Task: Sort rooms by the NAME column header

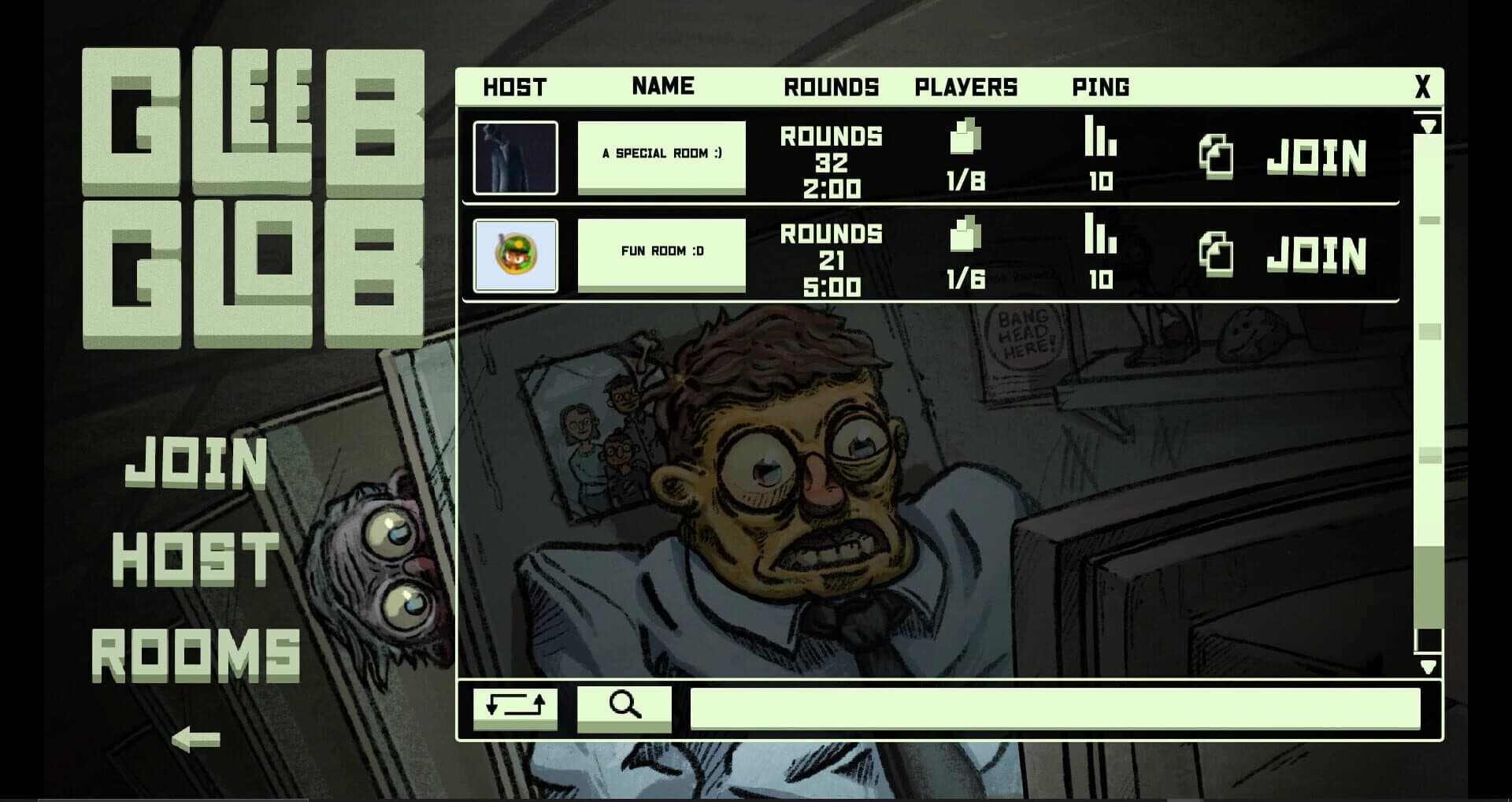Action: pyautogui.click(x=662, y=87)
